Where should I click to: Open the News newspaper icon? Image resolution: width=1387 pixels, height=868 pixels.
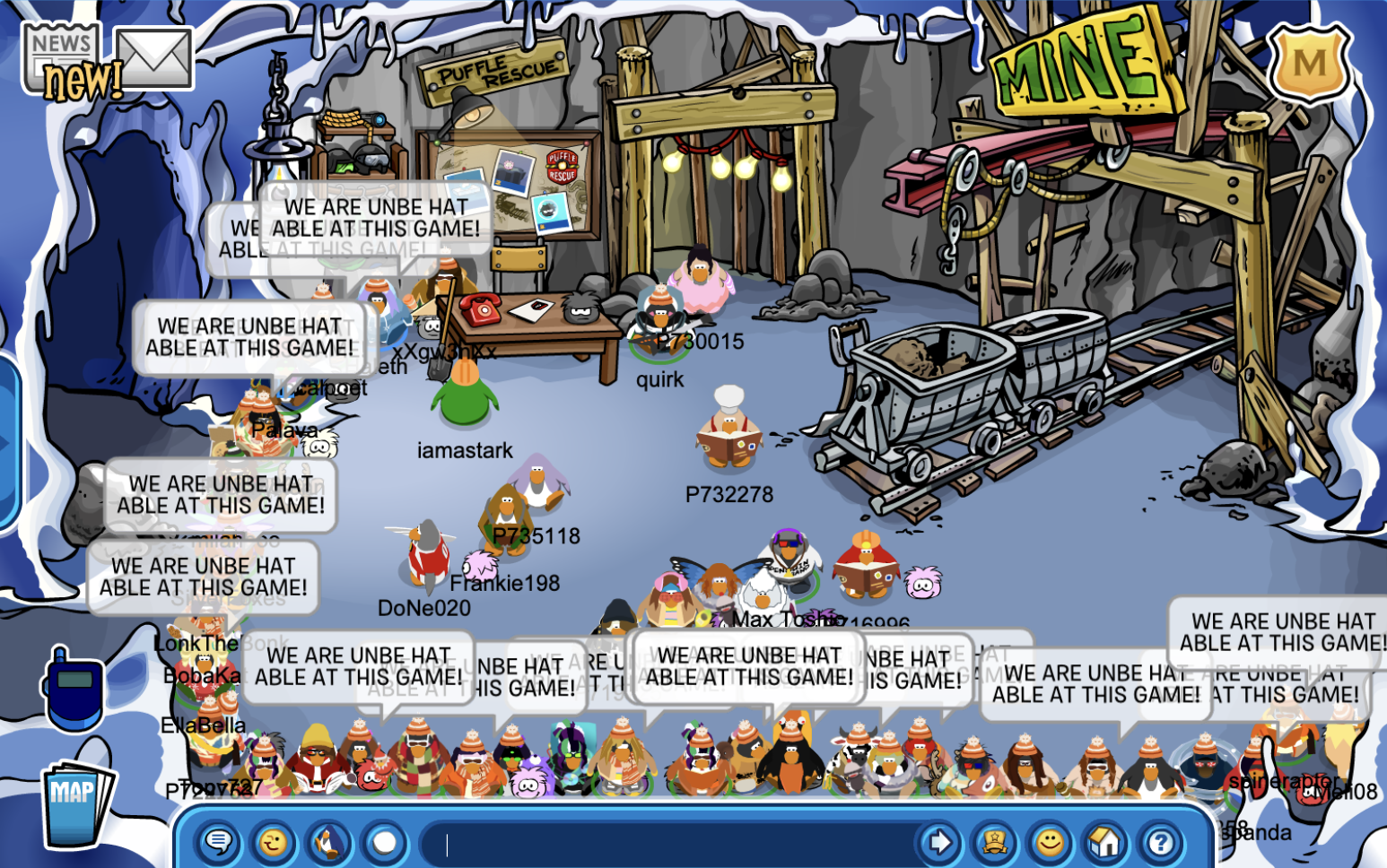[60, 58]
